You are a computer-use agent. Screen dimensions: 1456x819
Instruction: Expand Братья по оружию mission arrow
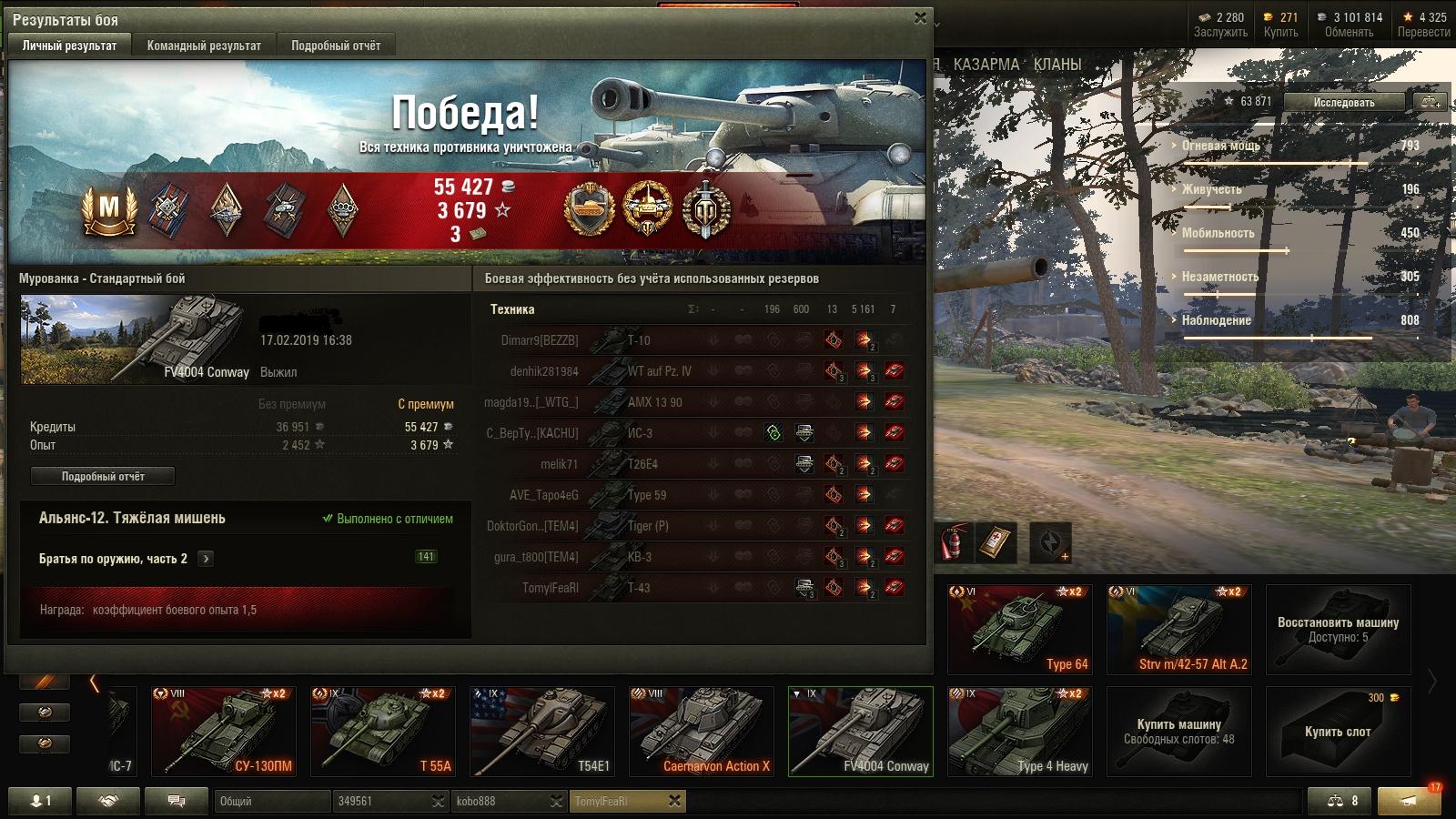[x=206, y=559]
